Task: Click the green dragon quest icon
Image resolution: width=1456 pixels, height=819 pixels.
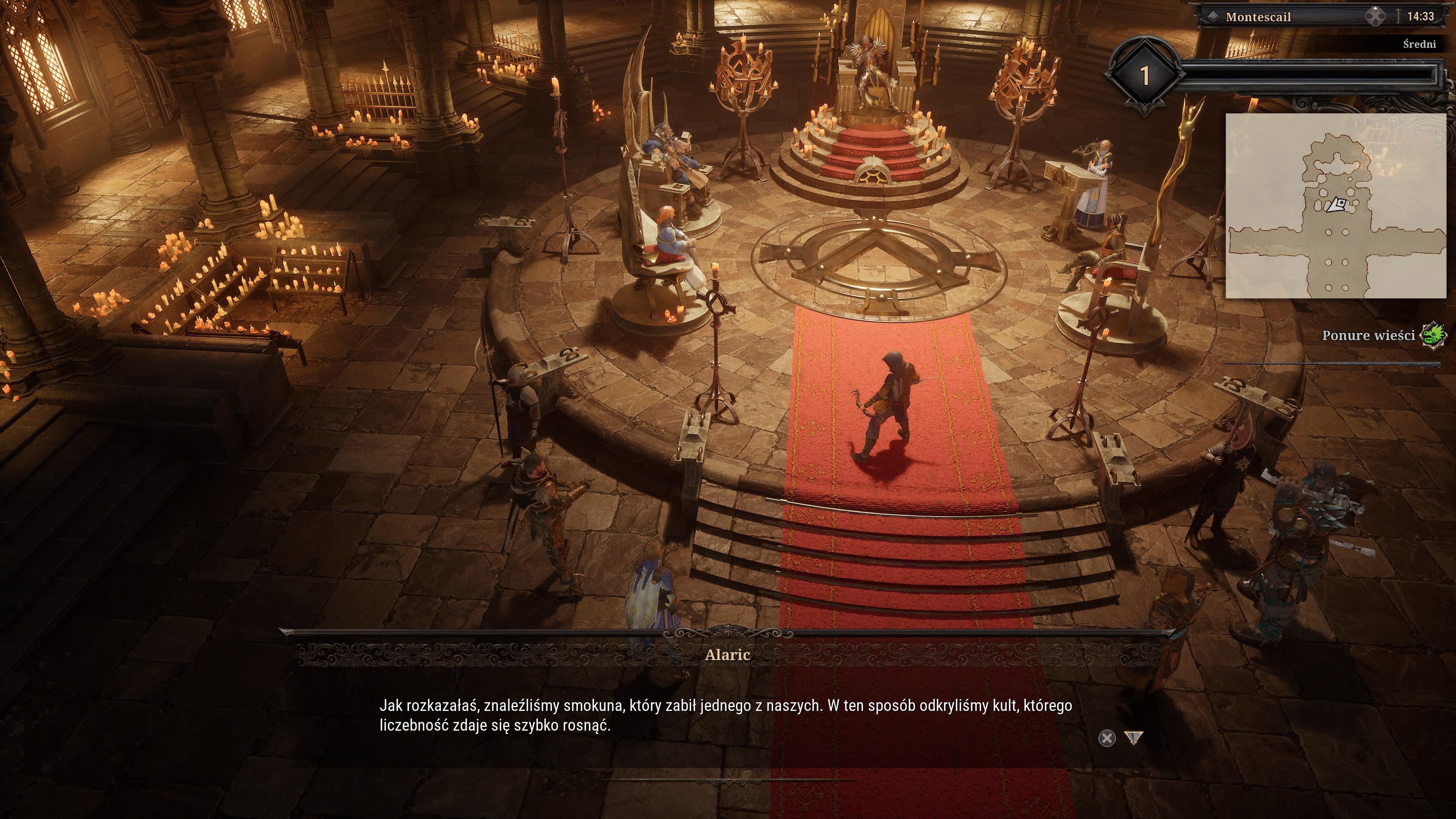Action: tap(1434, 335)
